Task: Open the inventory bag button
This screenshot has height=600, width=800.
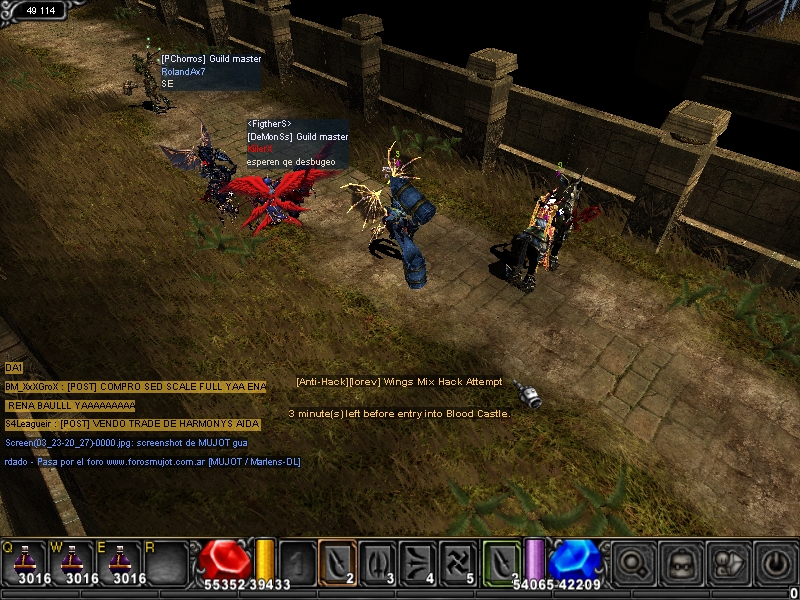Action: [680, 562]
